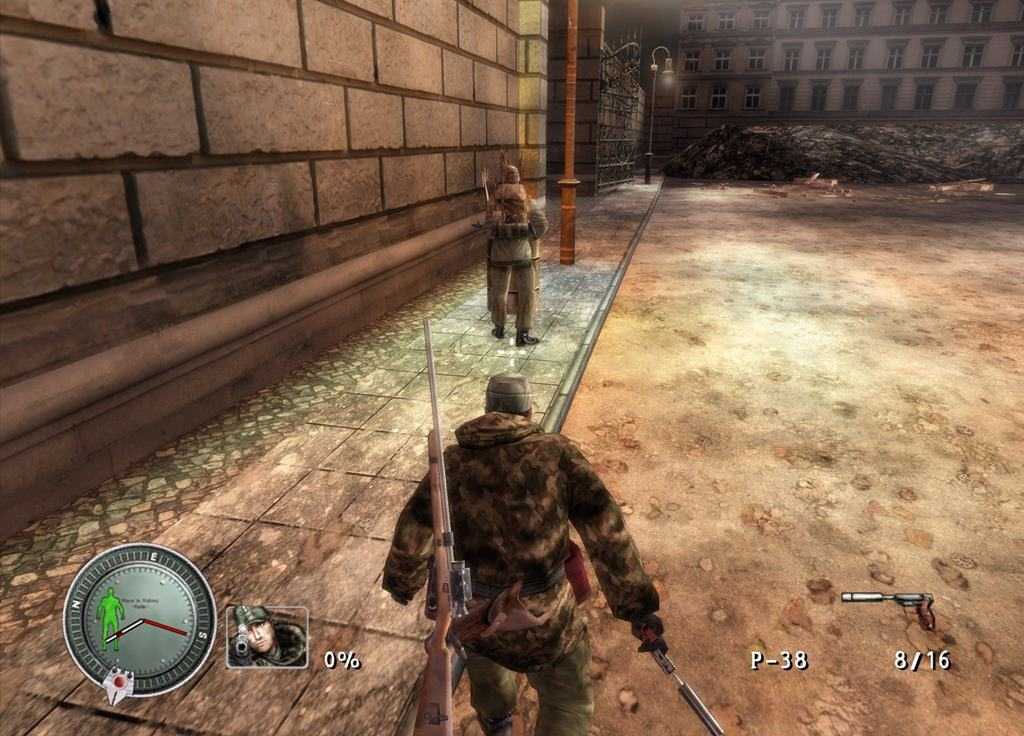This screenshot has width=1024, height=736.
Task: Click the P-38 weapon name label
Action: pos(779,660)
